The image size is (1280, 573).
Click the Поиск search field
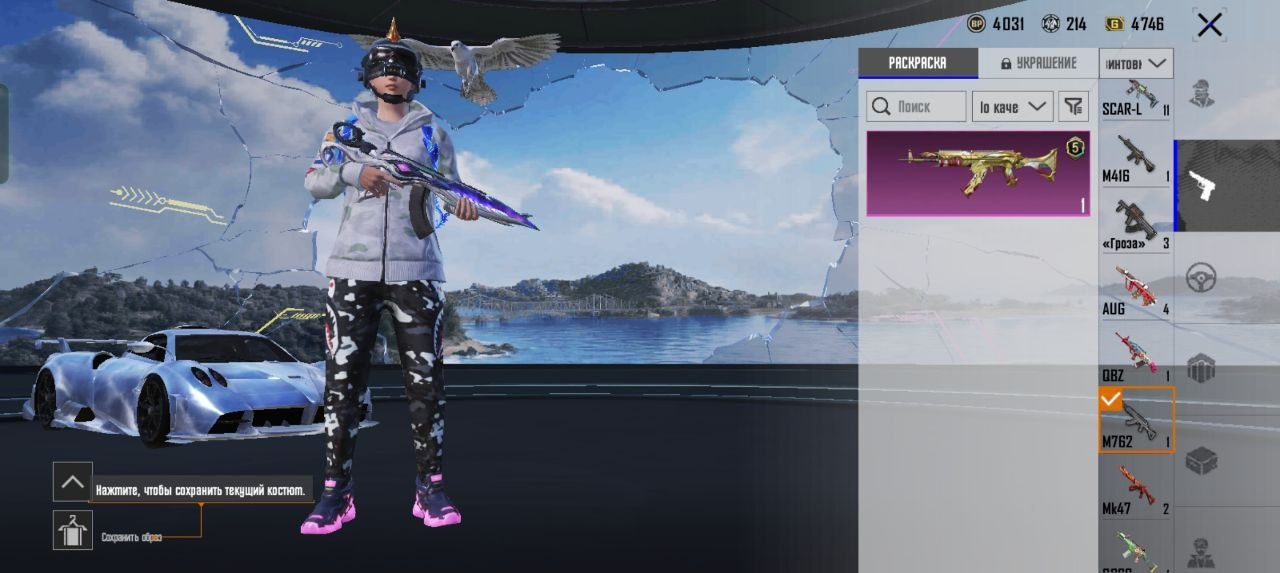pos(917,106)
